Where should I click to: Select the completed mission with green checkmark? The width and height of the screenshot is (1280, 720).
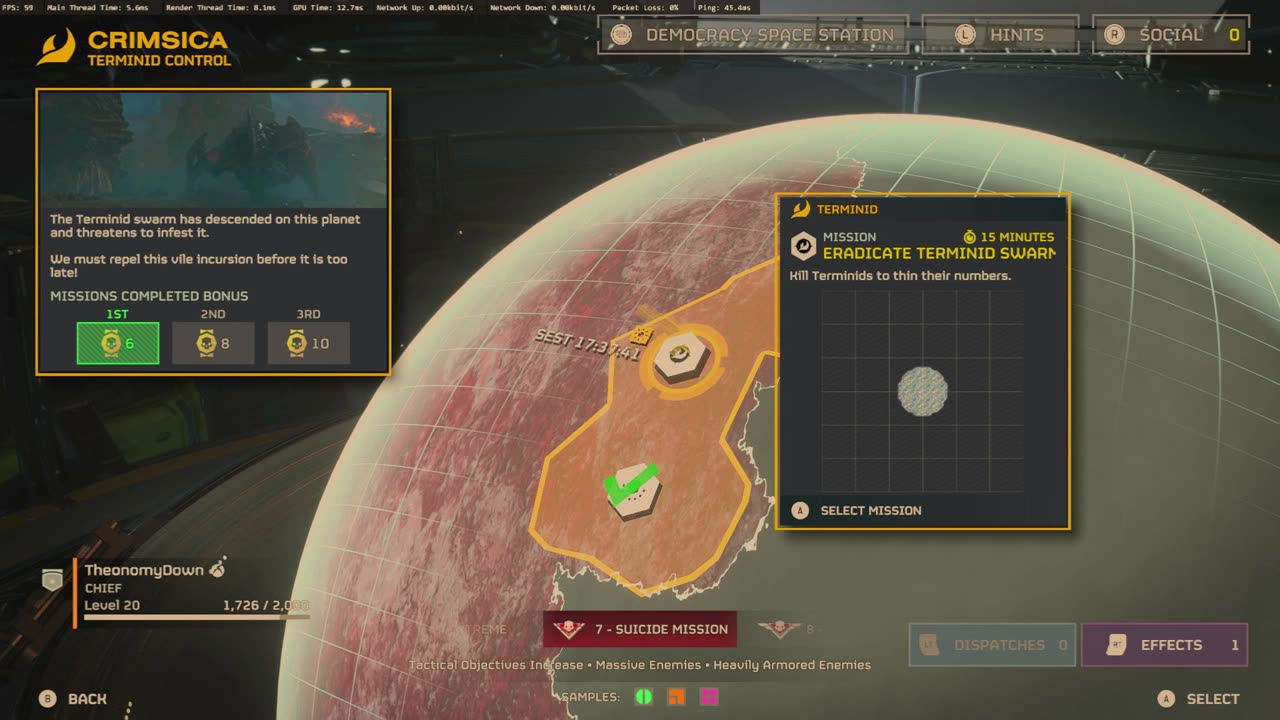tap(633, 490)
